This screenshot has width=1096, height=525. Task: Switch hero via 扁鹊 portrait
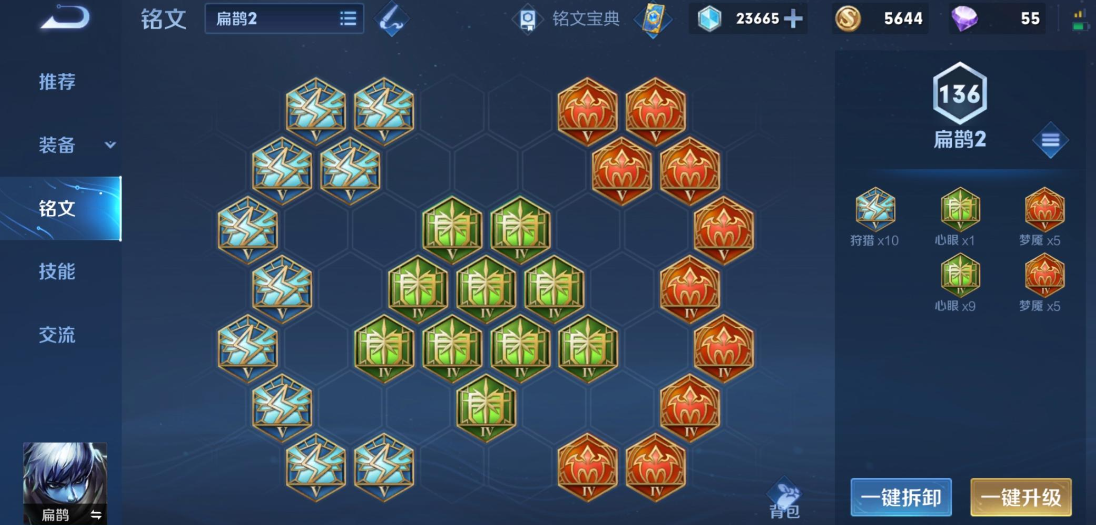64,484
